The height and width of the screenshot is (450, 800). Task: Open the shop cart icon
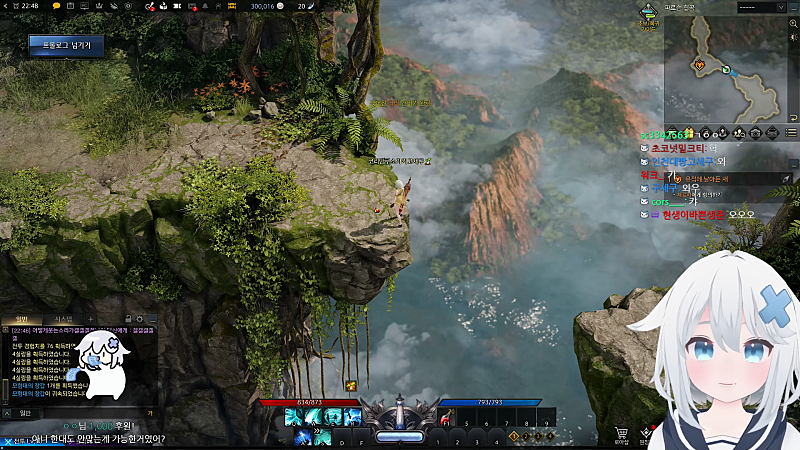(x=621, y=433)
